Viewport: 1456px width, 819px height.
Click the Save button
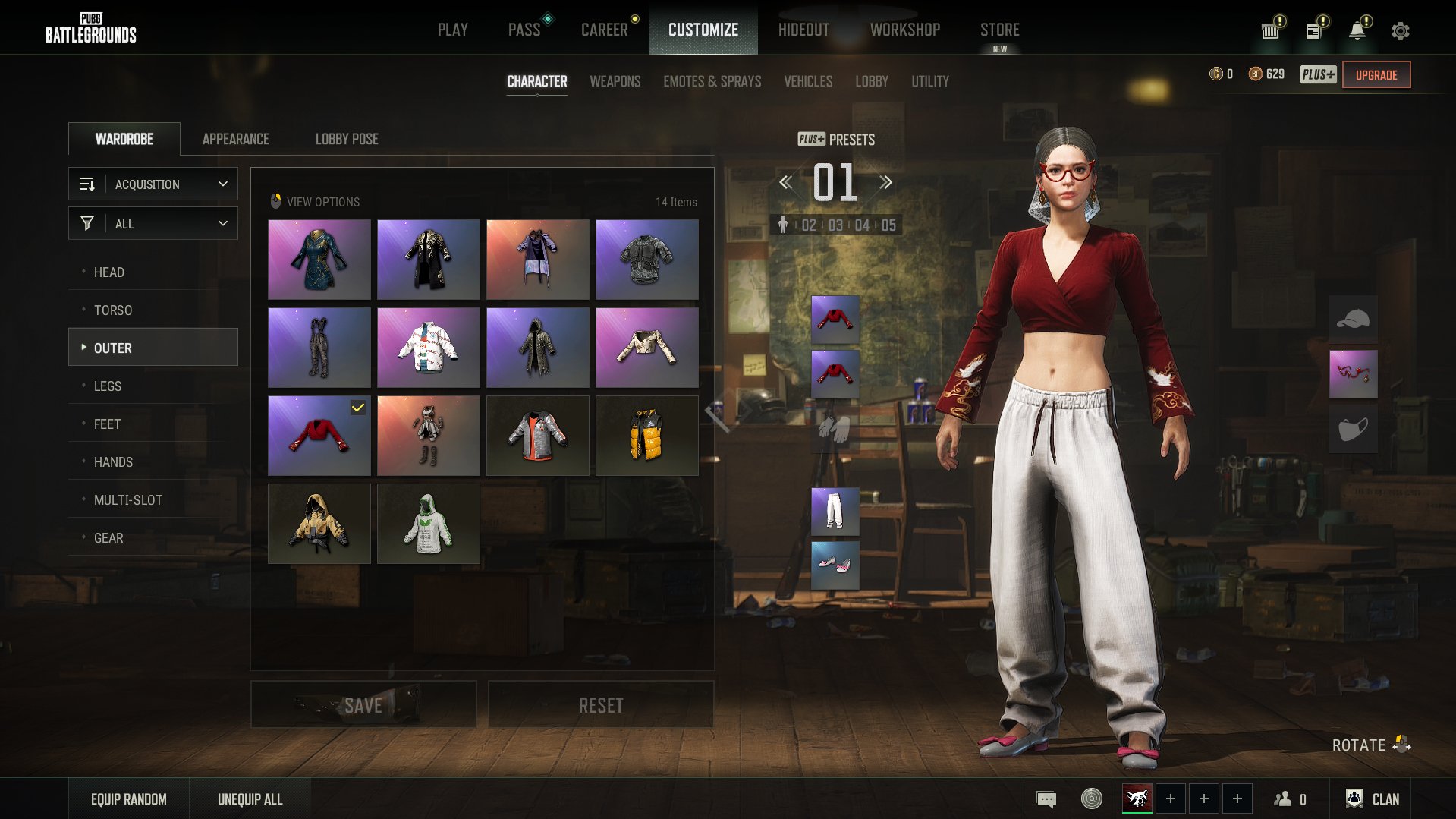point(363,705)
